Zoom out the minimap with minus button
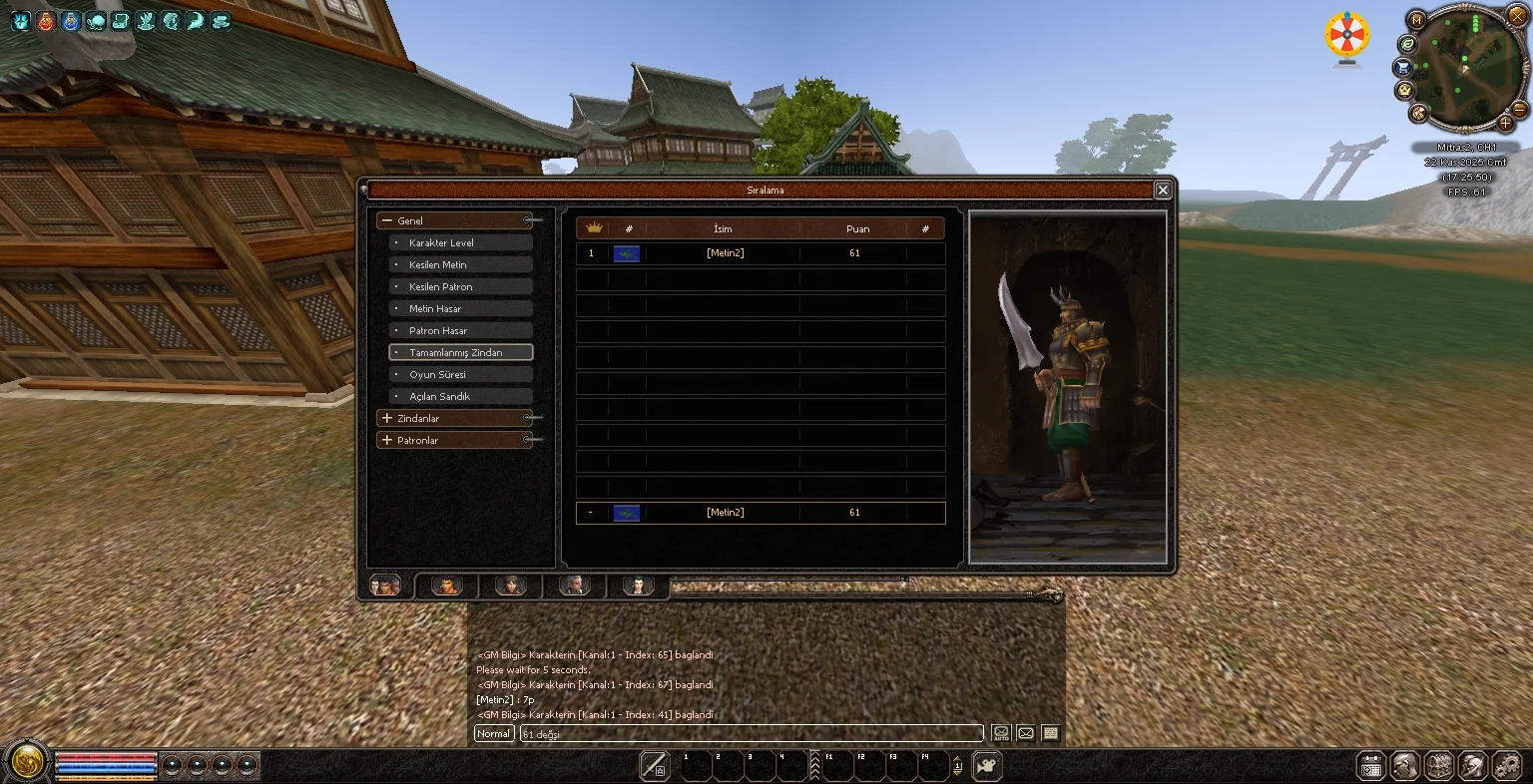Image resolution: width=1533 pixels, height=784 pixels. pyautogui.click(x=1519, y=109)
